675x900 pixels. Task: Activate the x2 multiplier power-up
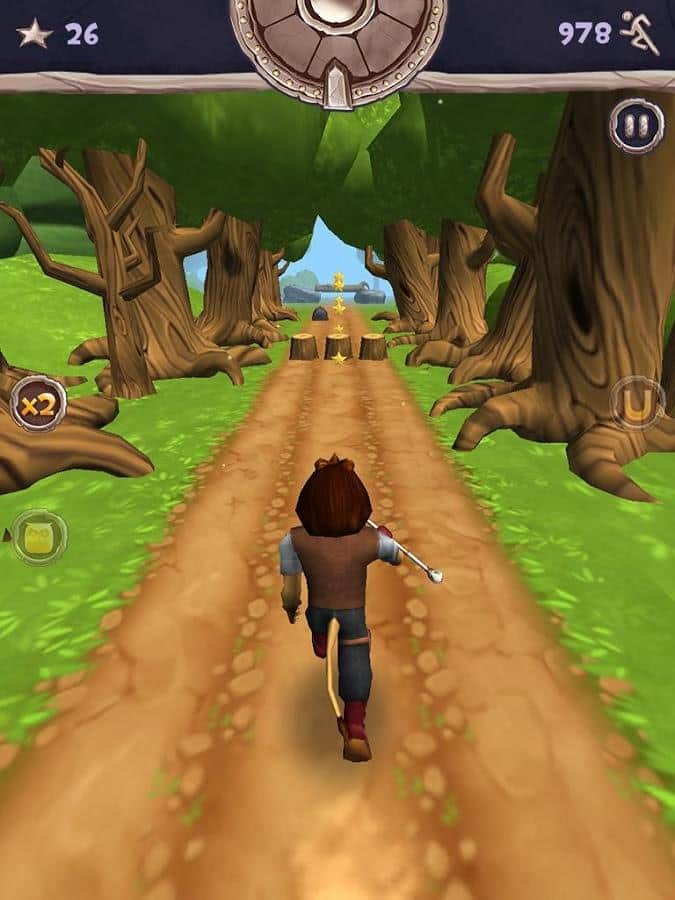(38, 404)
